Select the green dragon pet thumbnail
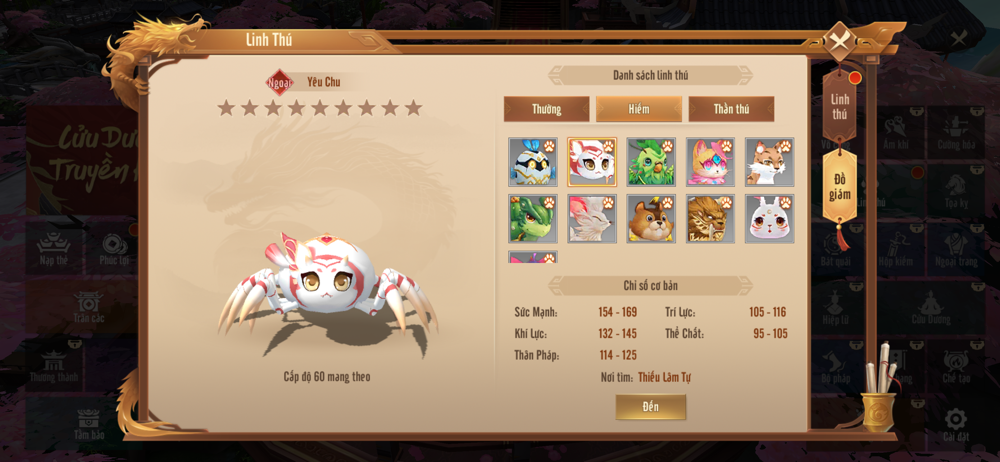This screenshot has width=1000, height=462. (x=533, y=219)
